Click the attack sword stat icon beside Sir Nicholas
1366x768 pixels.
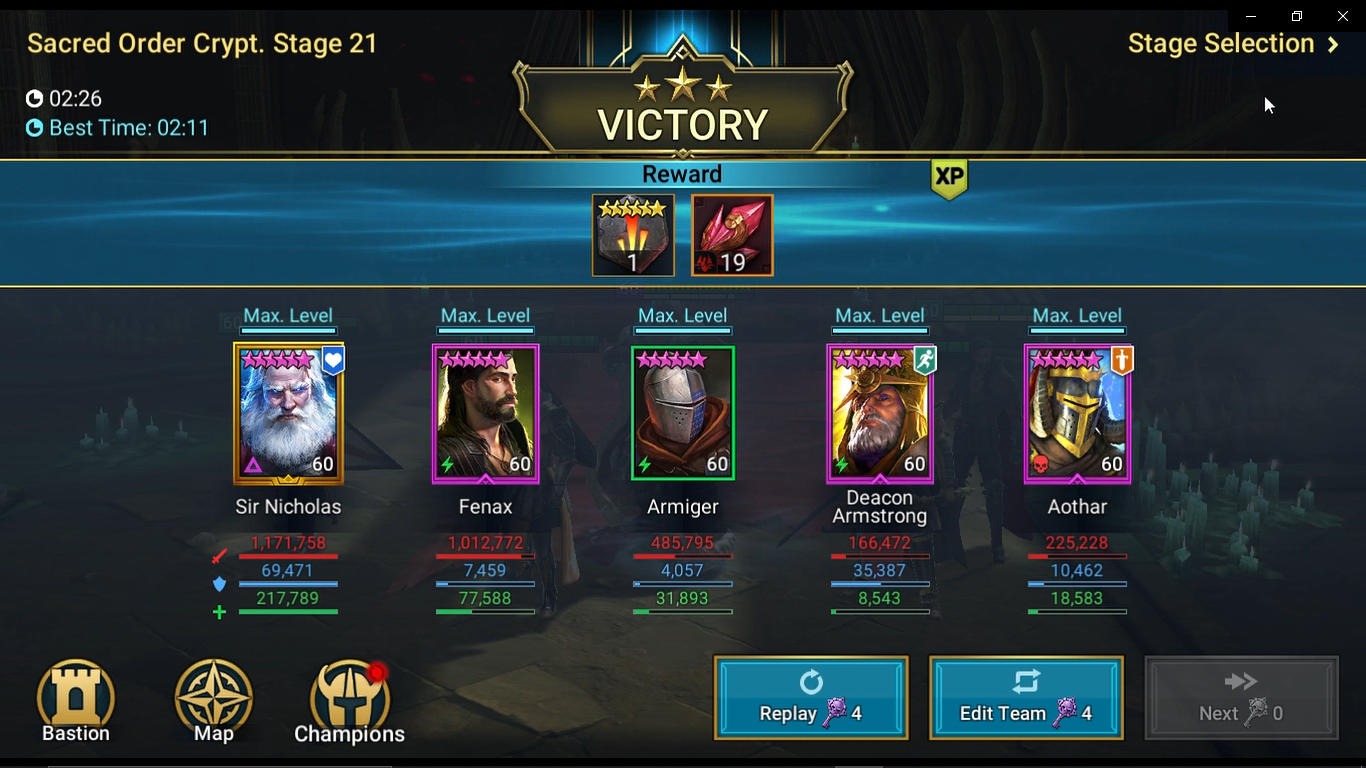[x=220, y=555]
